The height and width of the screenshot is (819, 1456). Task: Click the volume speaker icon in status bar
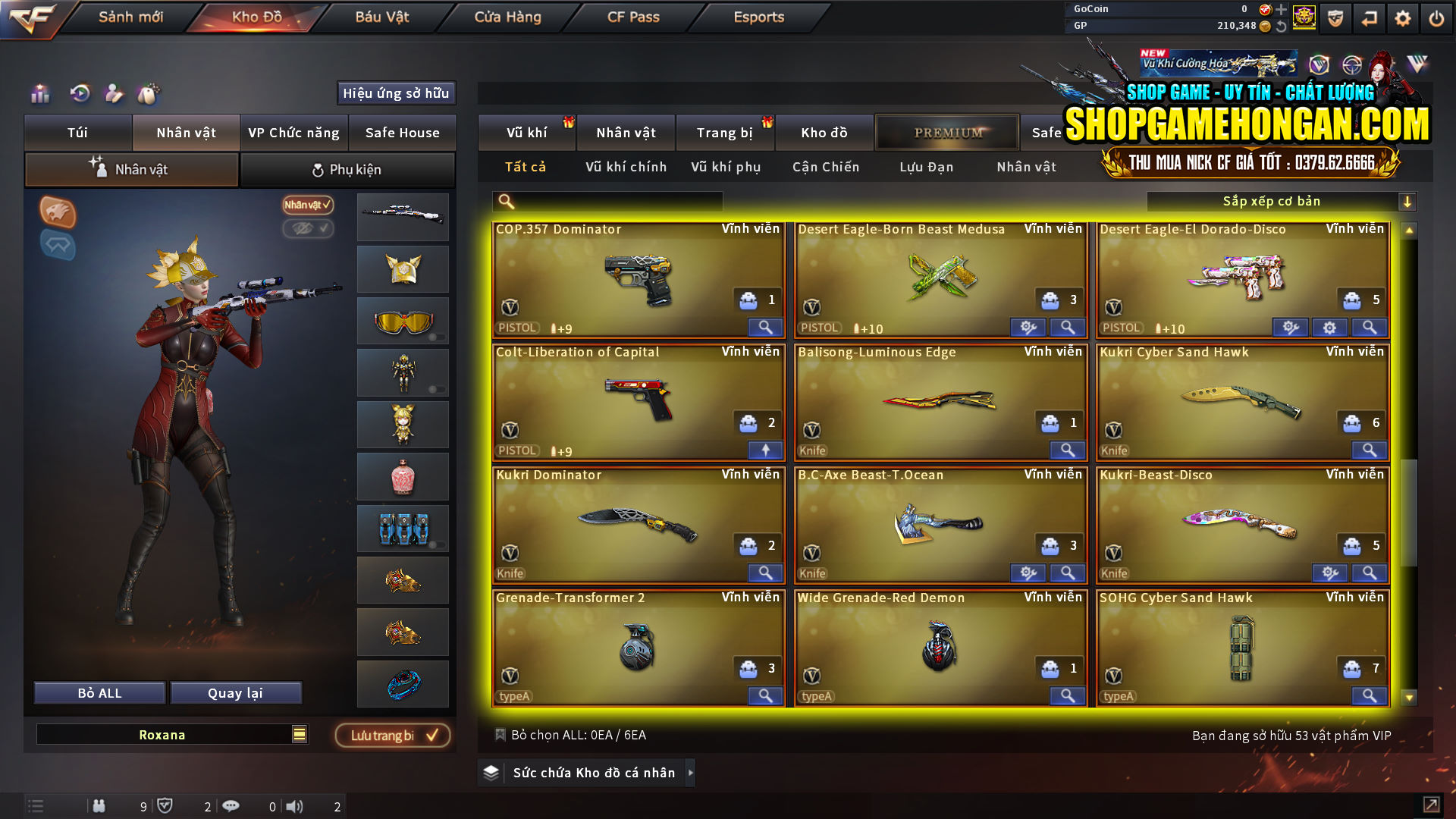point(294,805)
